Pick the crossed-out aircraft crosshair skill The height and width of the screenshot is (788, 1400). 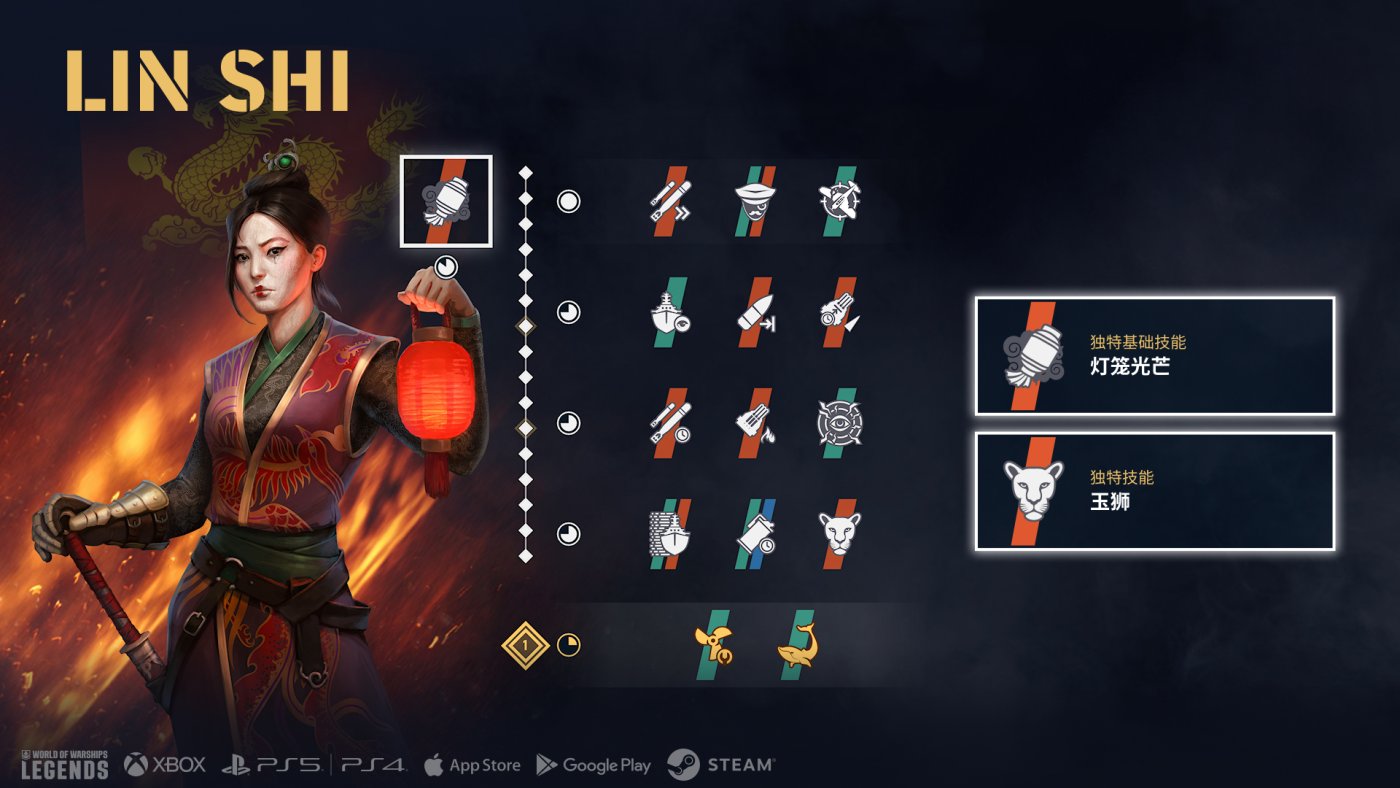tap(840, 201)
